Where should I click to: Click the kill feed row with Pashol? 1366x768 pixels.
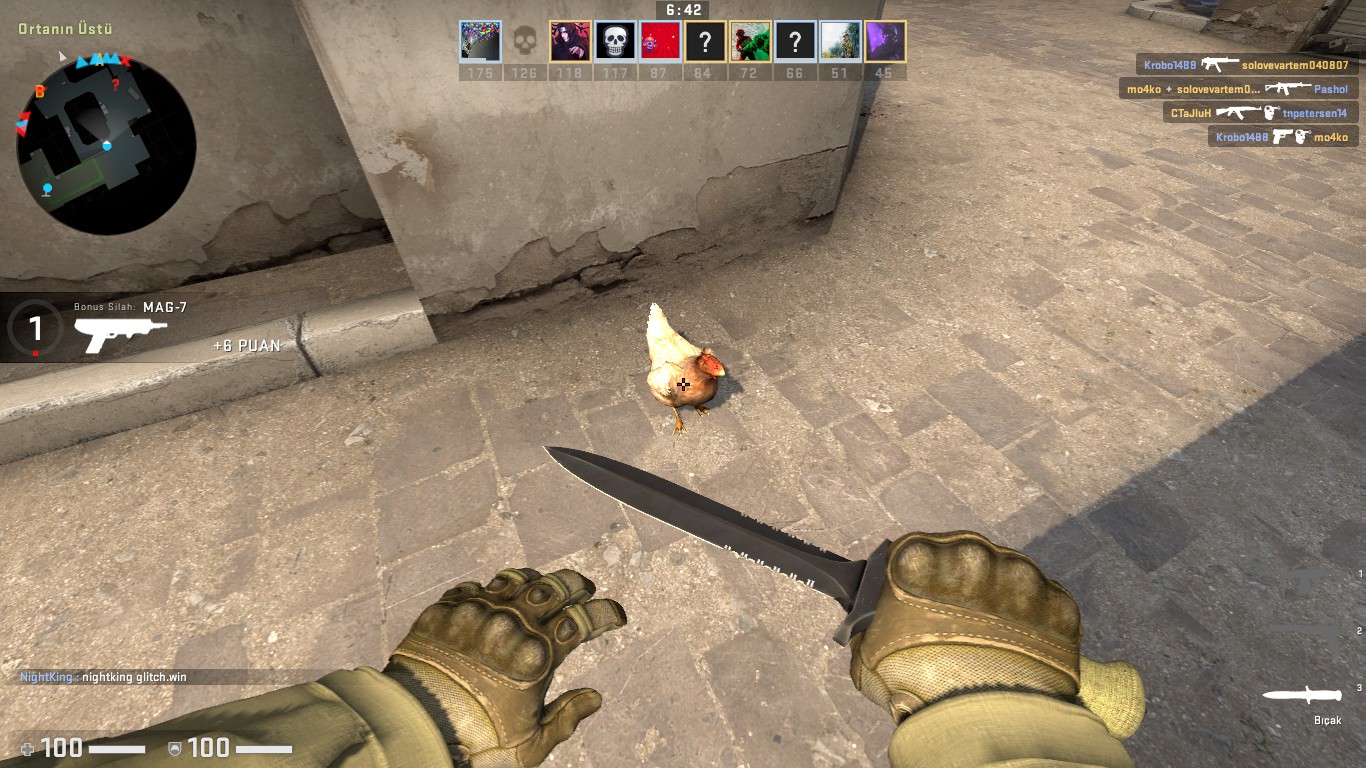pyautogui.click(x=1238, y=89)
